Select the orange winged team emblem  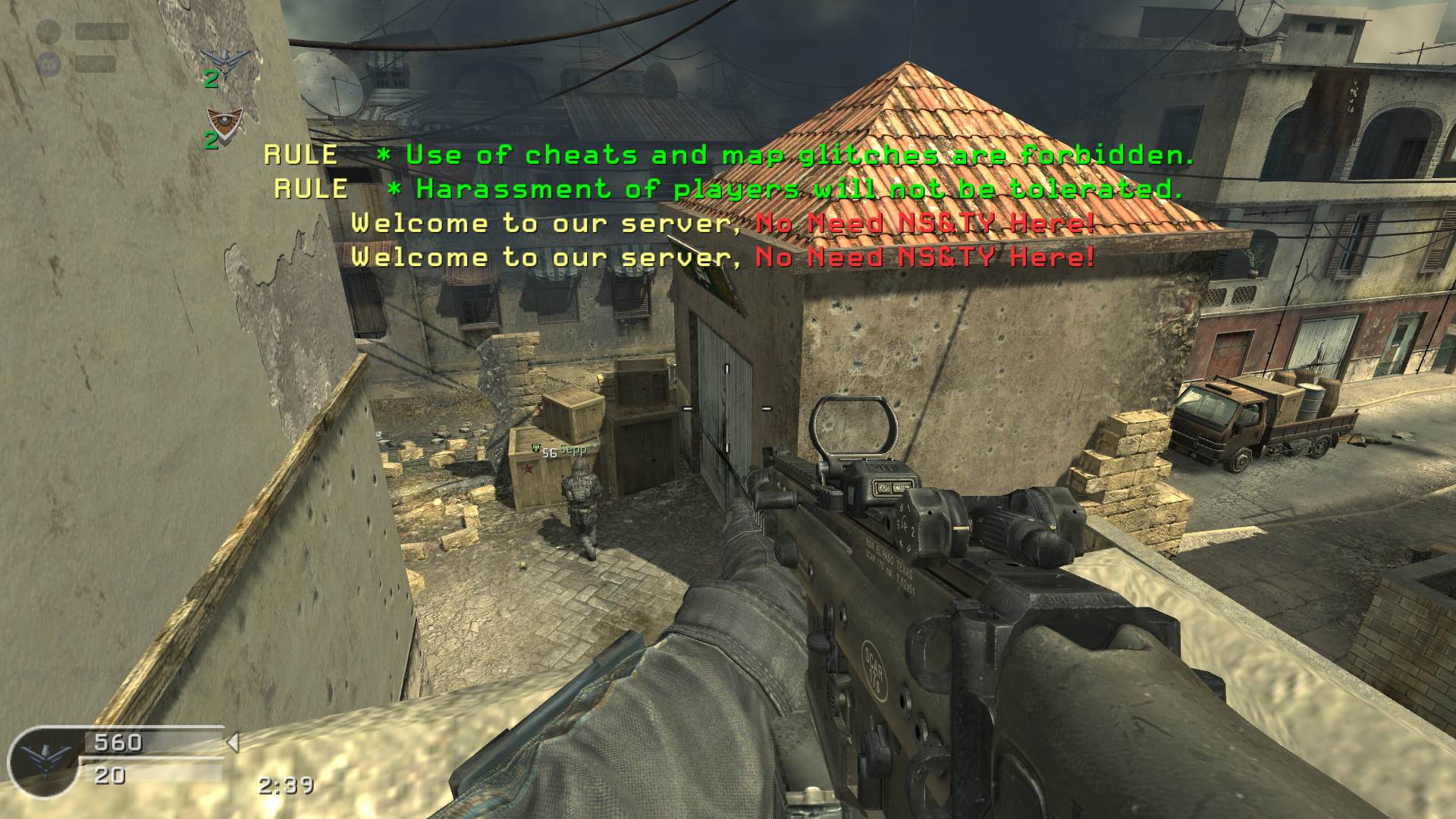pyautogui.click(x=224, y=120)
